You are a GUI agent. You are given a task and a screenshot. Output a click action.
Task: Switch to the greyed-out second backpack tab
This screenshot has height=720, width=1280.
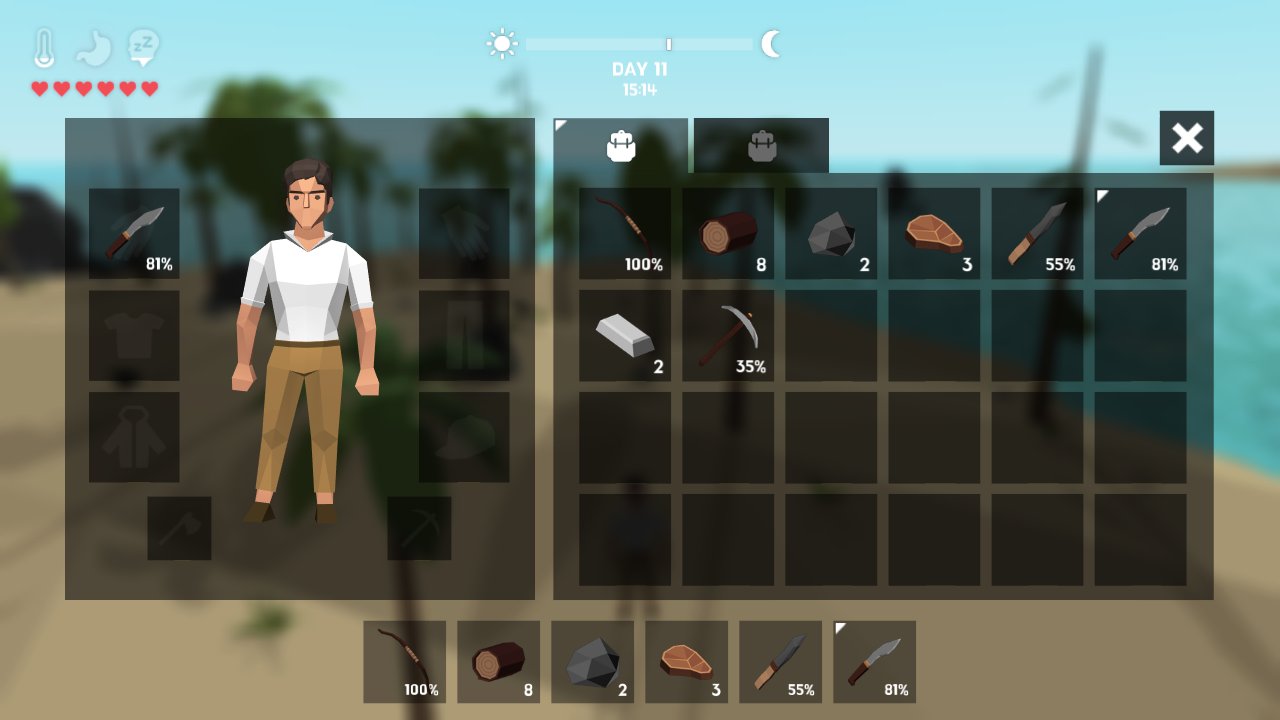[761, 146]
